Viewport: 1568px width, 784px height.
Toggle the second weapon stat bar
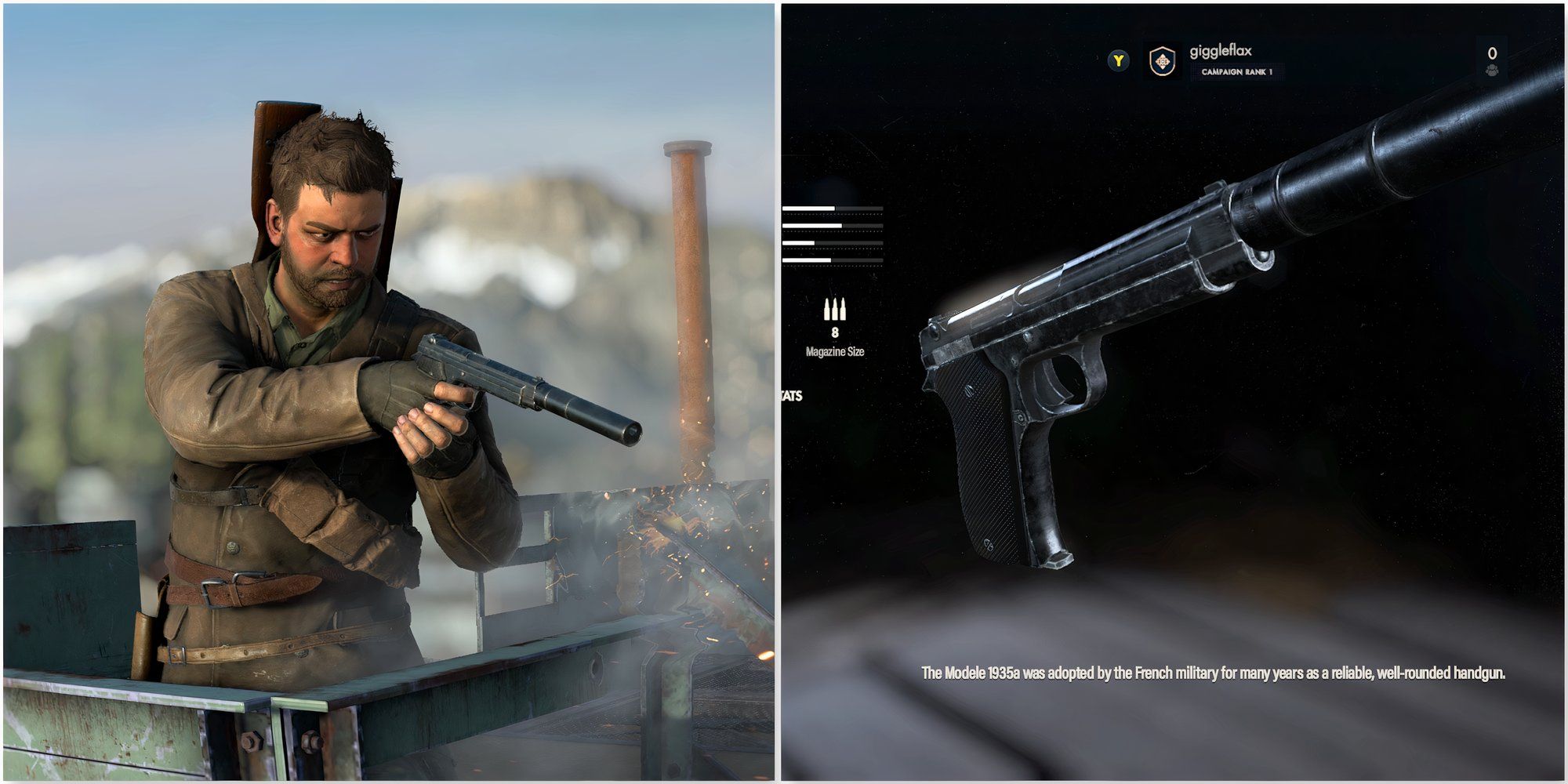tap(831, 226)
